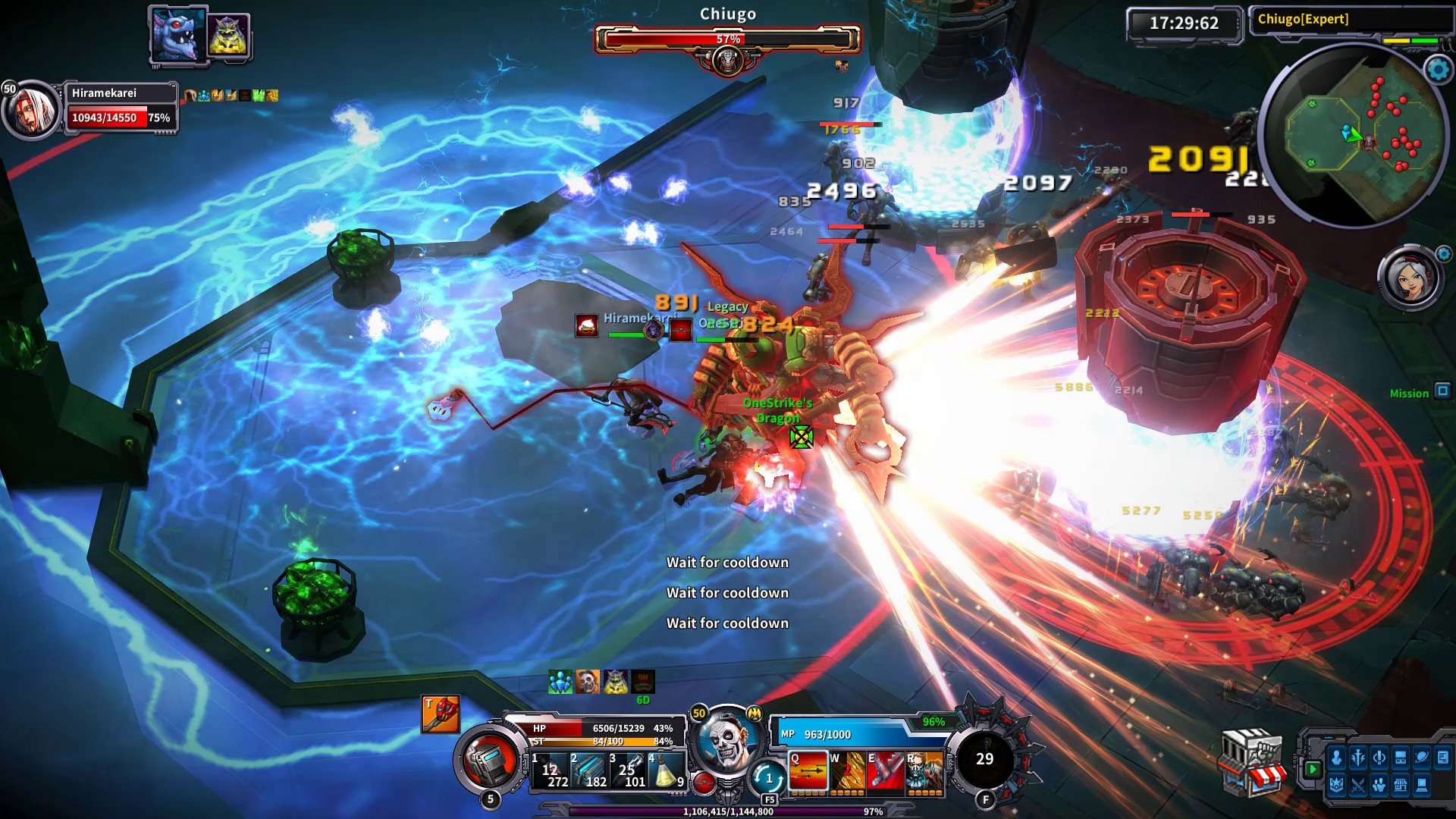Open the minimap
The image size is (1456, 819).
1351,136
